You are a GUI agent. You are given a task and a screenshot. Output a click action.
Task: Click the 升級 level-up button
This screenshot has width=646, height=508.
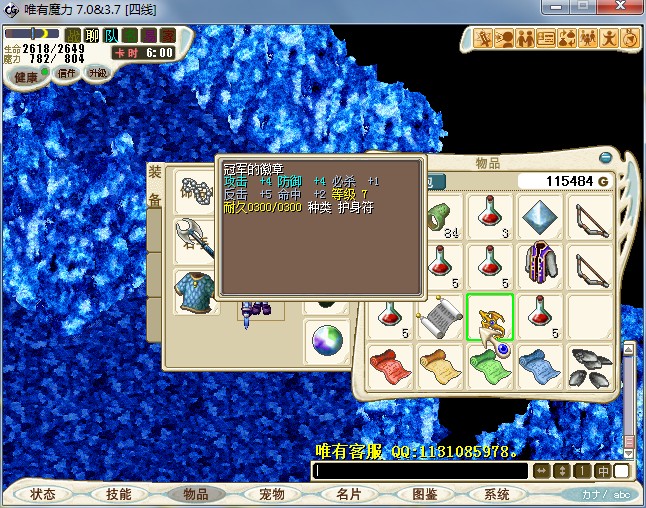[98, 73]
